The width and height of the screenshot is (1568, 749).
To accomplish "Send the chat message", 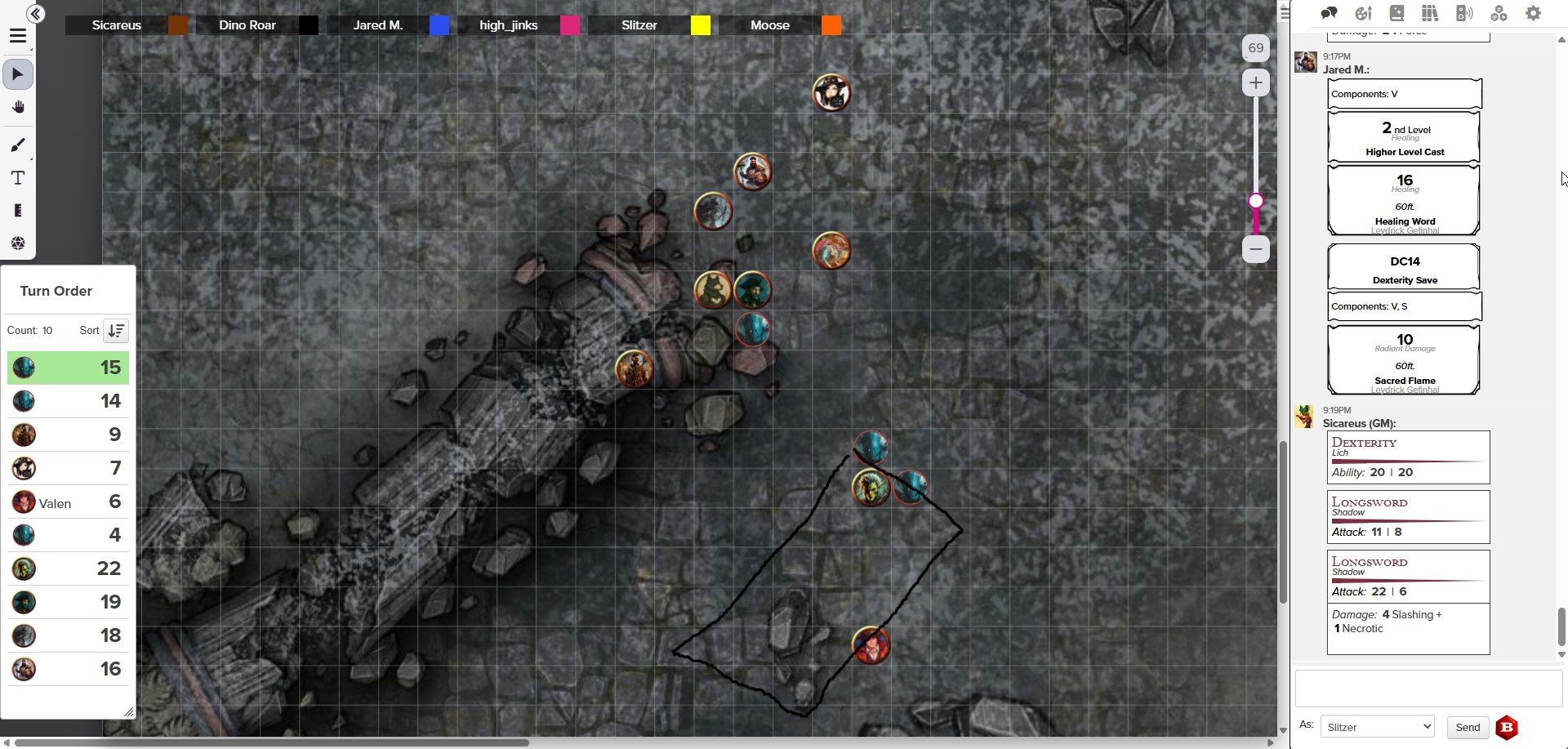I will 1467,727.
